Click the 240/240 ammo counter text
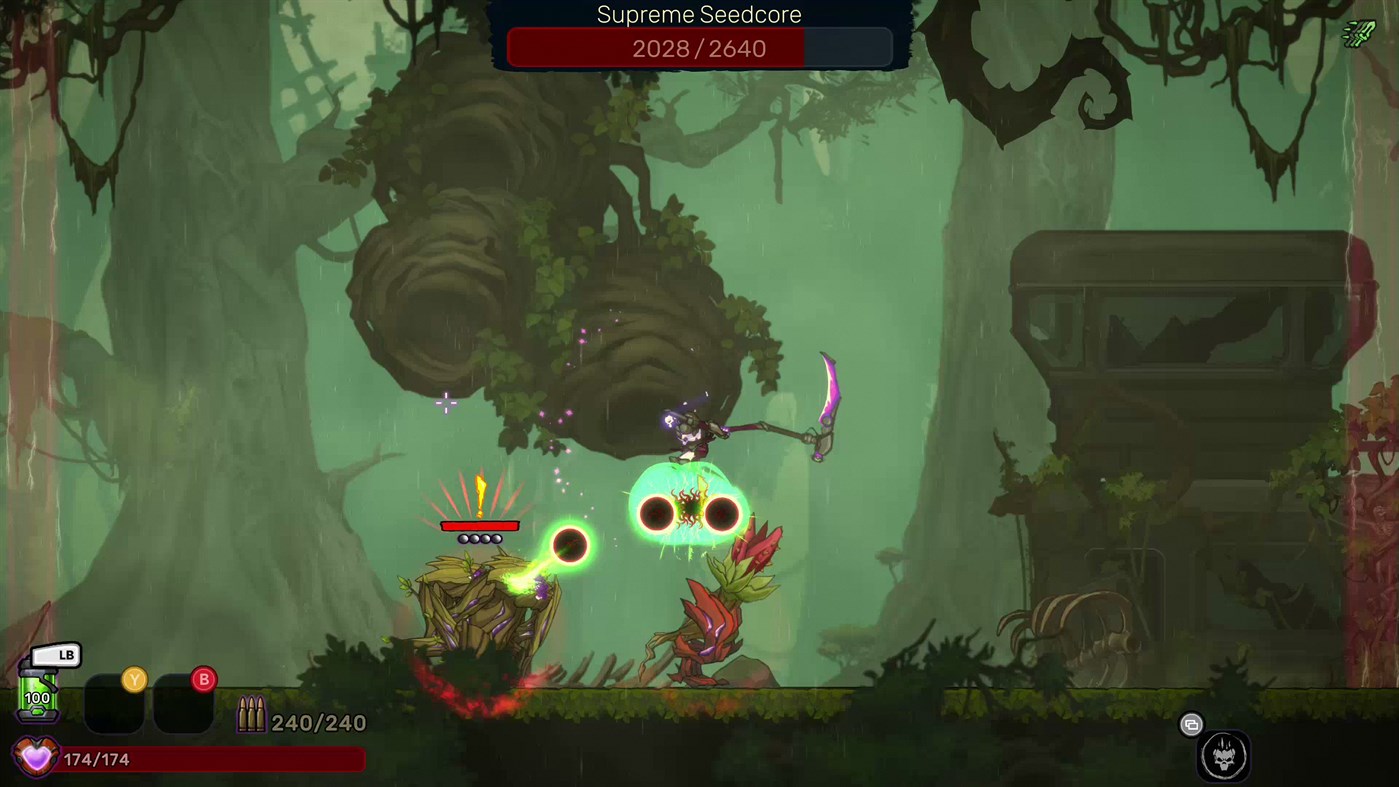Screen dimensions: 1399x787 click(318, 722)
